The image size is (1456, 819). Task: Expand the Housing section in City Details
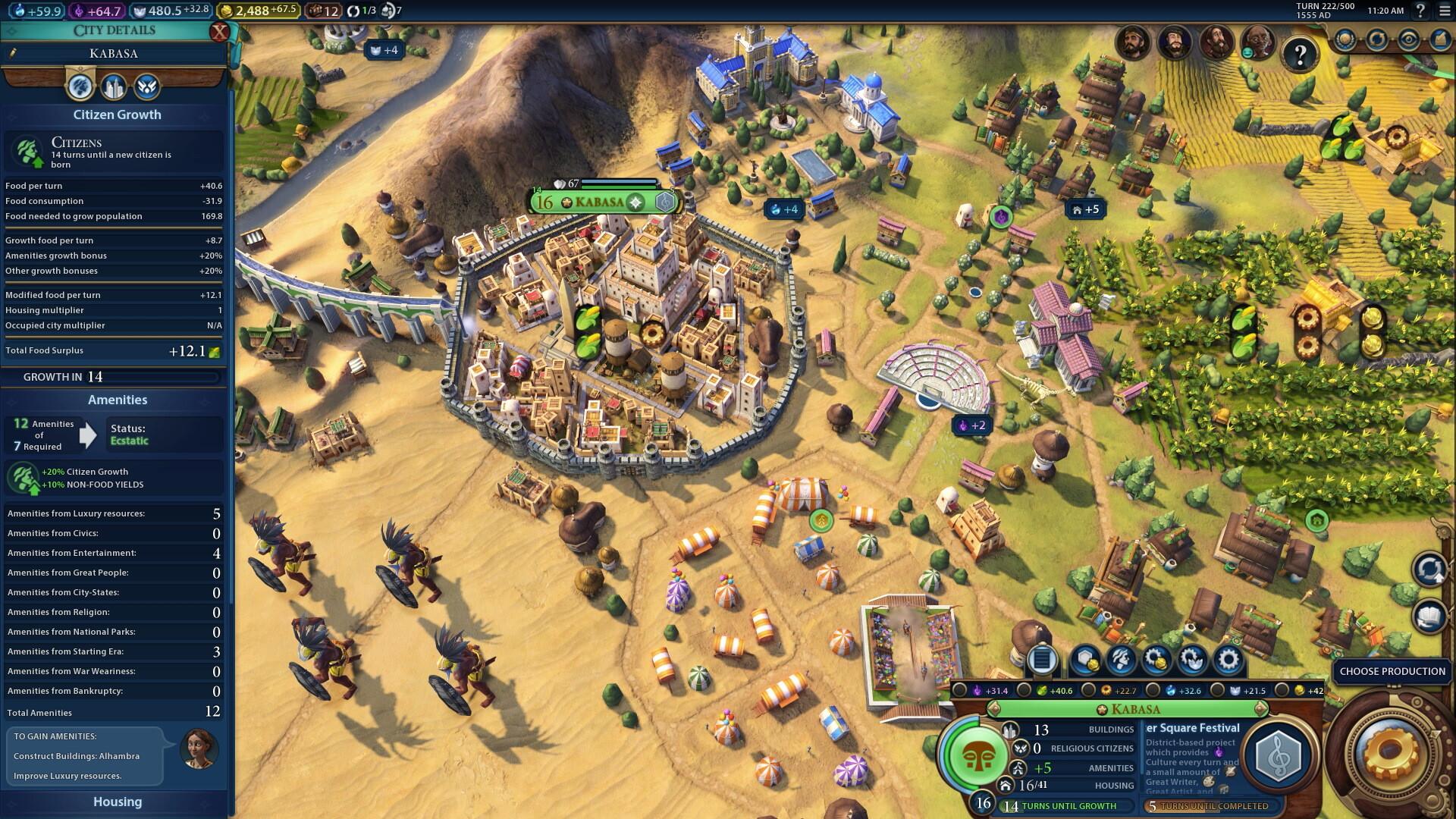(x=116, y=802)
